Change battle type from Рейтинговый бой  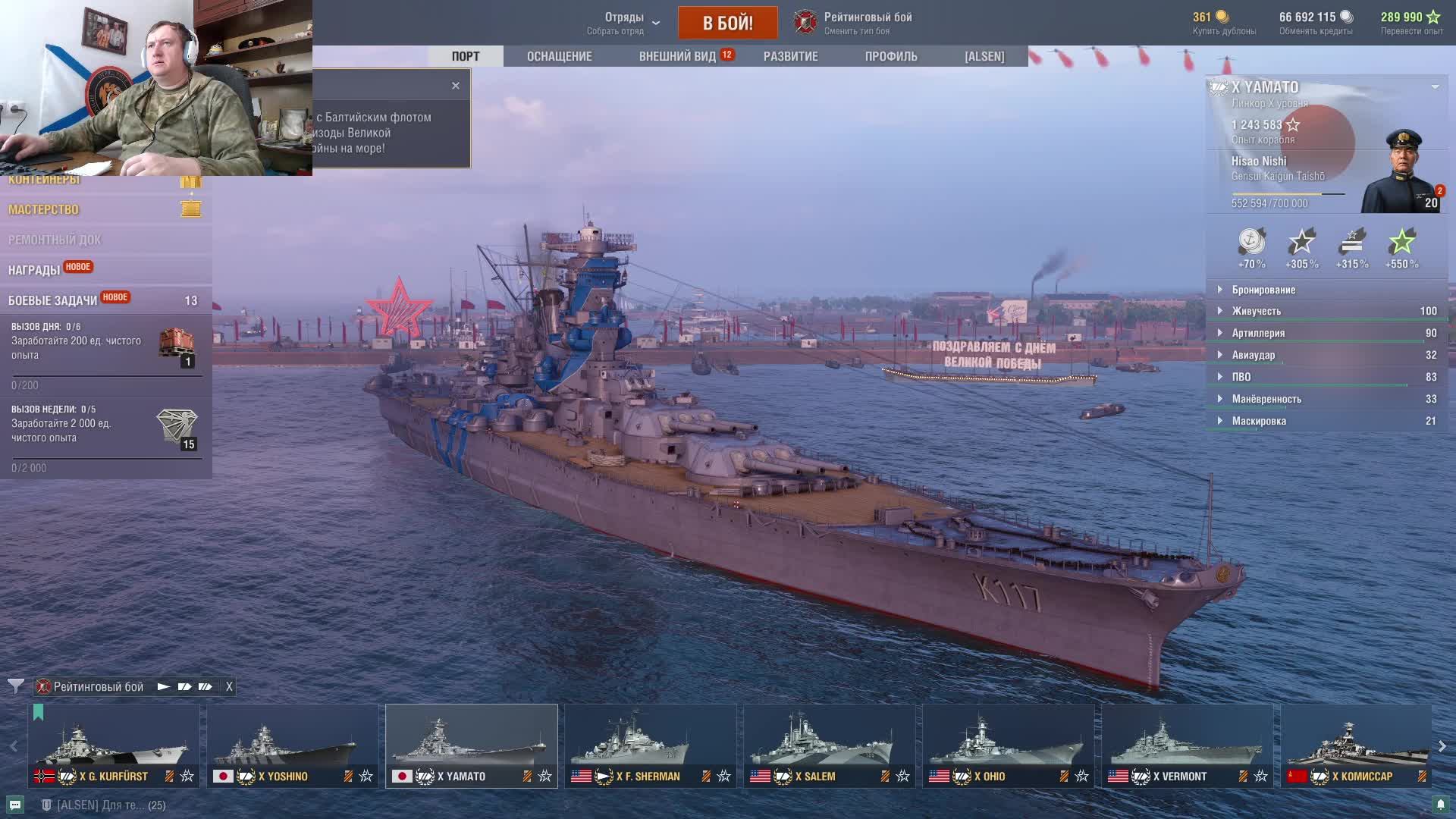pyautogui.click(x=854, y=23)
